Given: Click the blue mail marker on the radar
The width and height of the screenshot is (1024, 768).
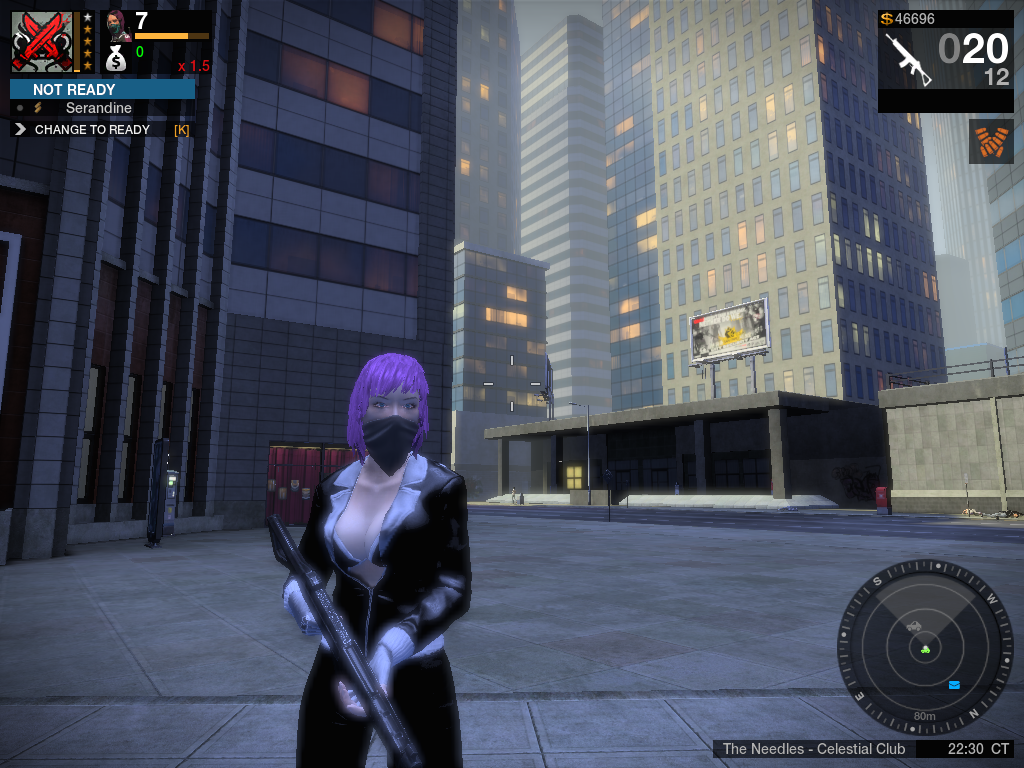Looking at the screenshot, I should click(954, 685).
